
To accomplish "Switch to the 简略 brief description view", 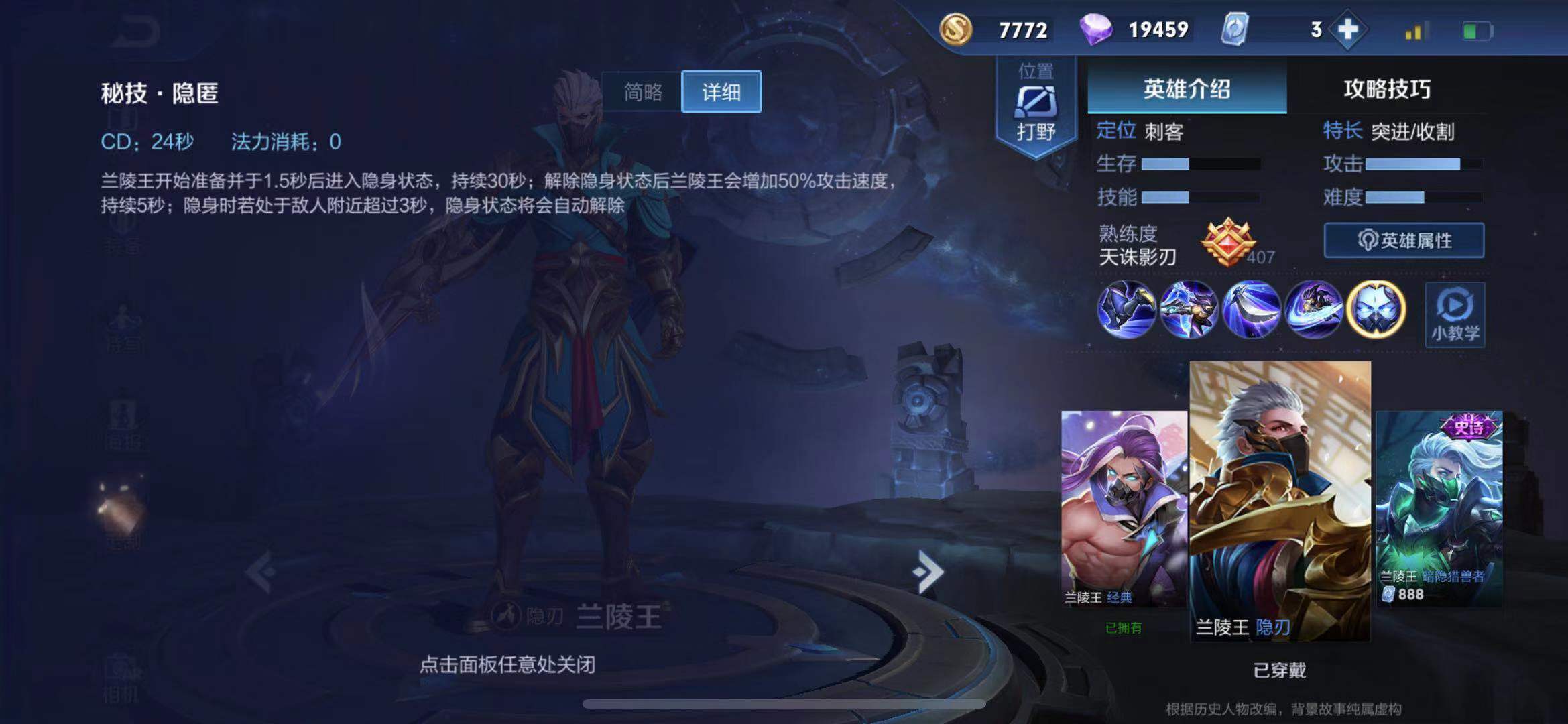I will (645, 93).
